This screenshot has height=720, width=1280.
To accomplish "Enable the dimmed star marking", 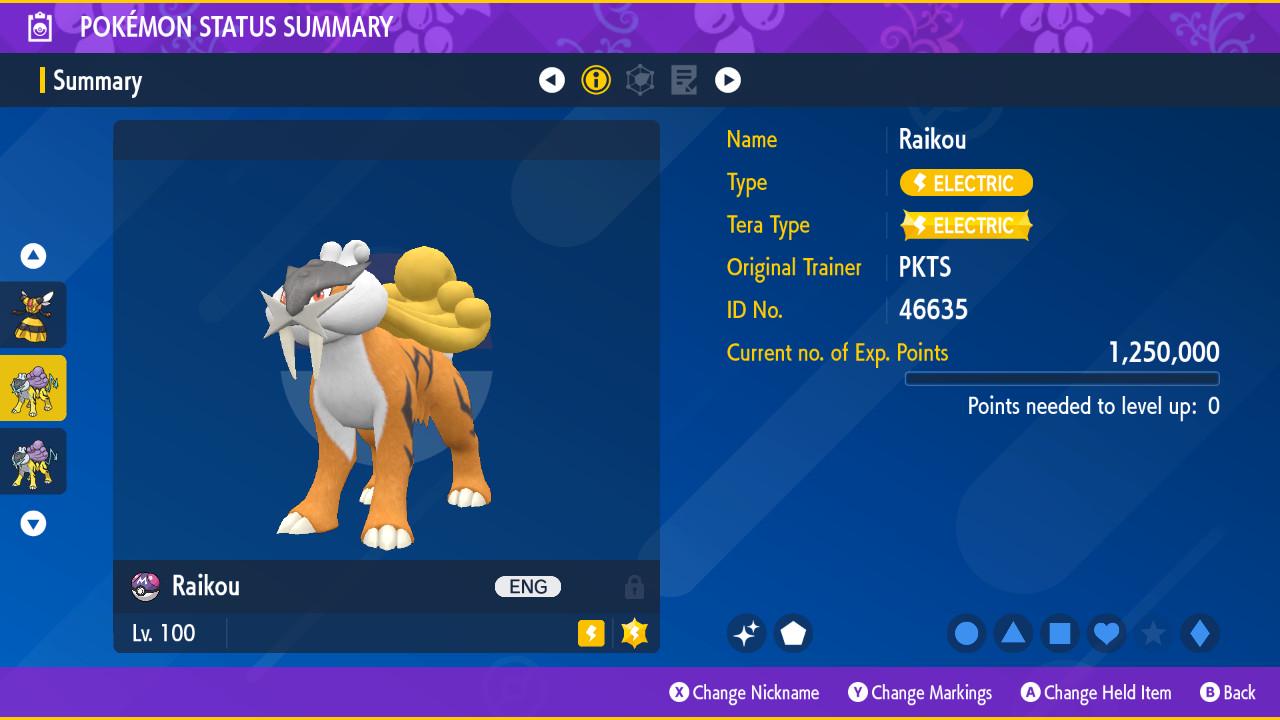I will pyautogui.click(x=1153, y=633).
